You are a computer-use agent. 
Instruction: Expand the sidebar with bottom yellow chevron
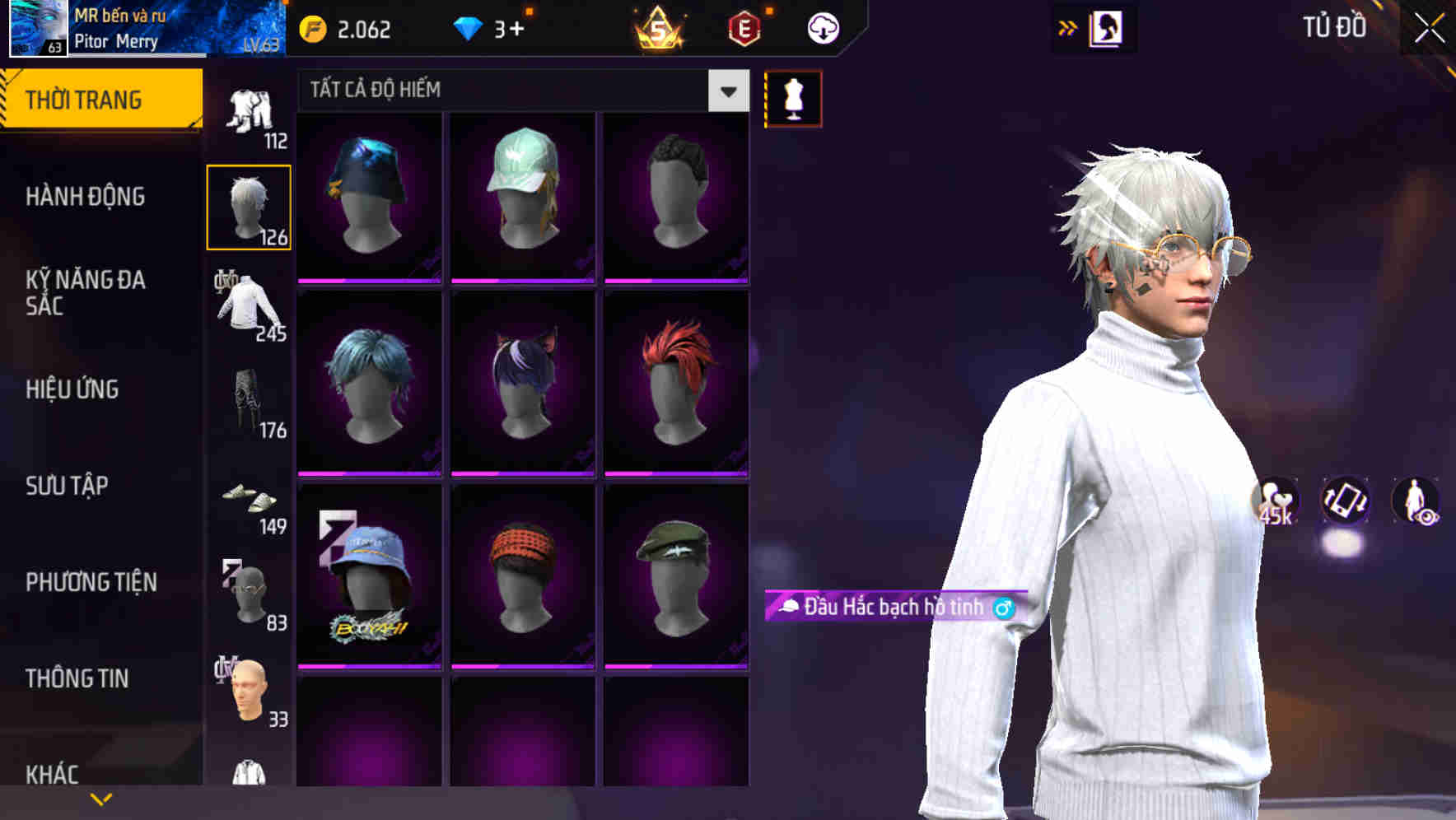pos(100,798)
